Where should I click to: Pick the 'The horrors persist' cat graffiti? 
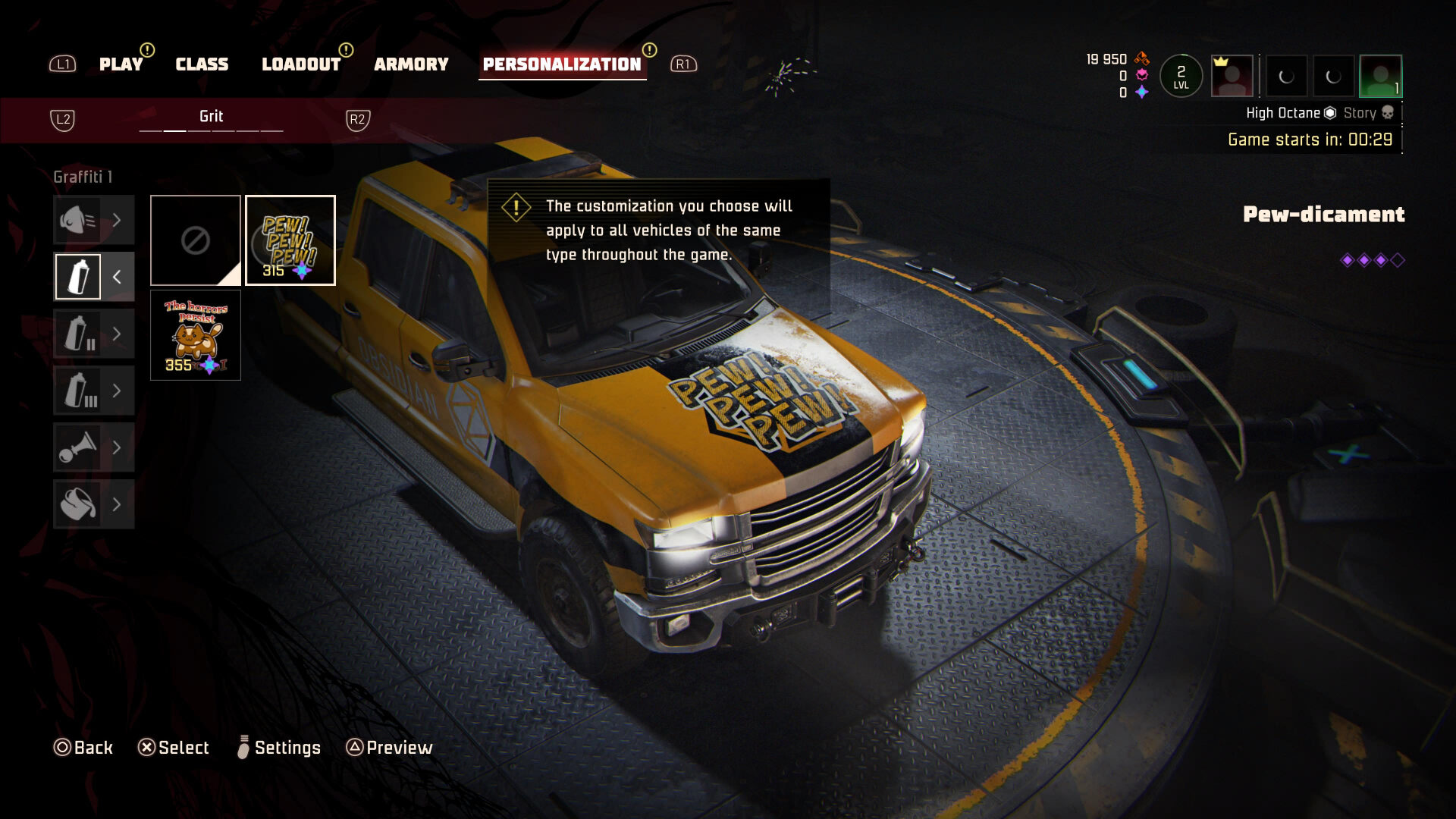[x=196, y=335]
